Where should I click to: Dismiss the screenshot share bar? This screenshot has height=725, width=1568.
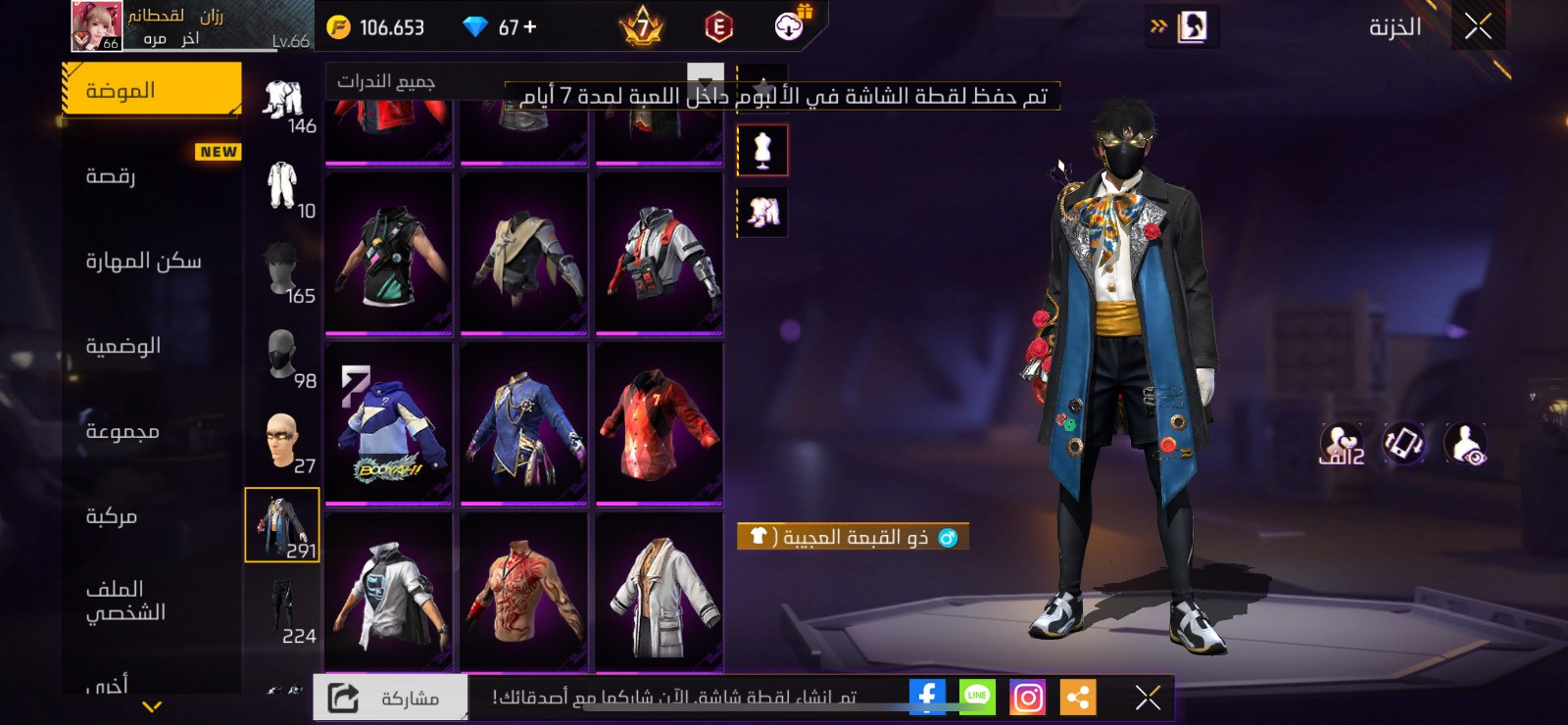coord(1148,698)
